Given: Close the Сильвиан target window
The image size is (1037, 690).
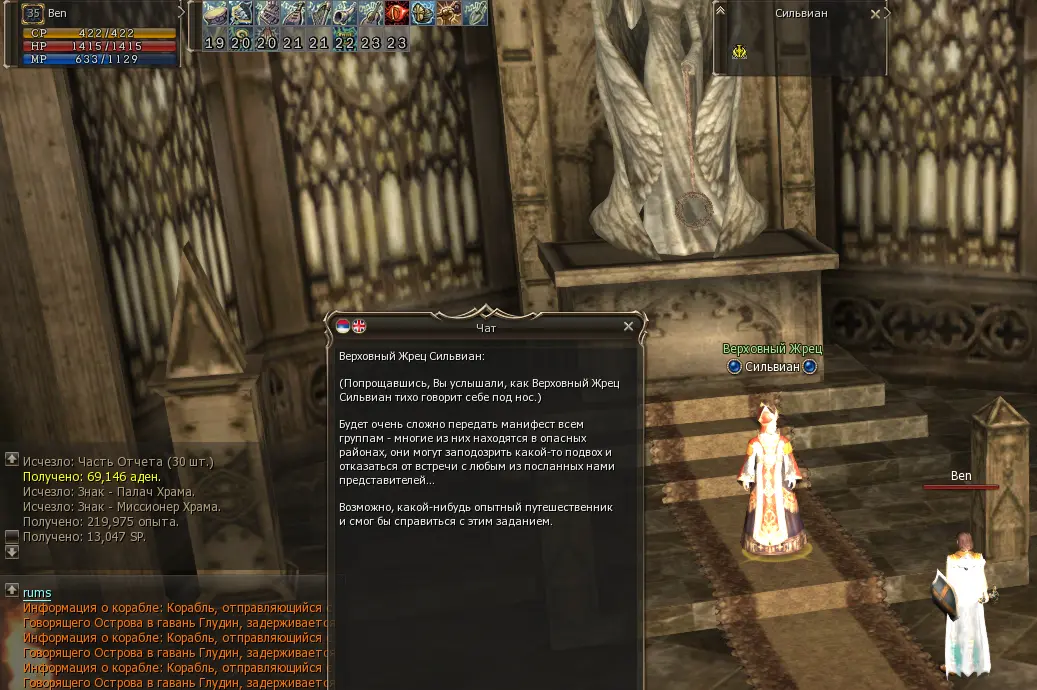Looking at the screenshot, I should click(876, 14).
